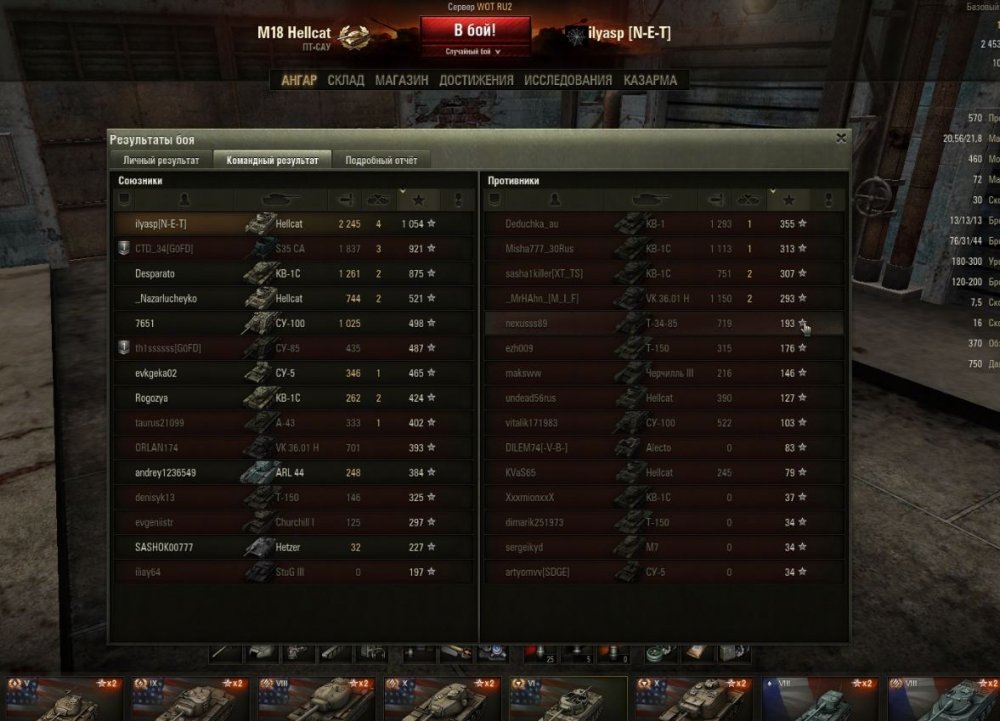The width and height of the screenshot is (1000, 721).
Task: Open the Подробный отчёт tab
Action: [x=381, y=160]
